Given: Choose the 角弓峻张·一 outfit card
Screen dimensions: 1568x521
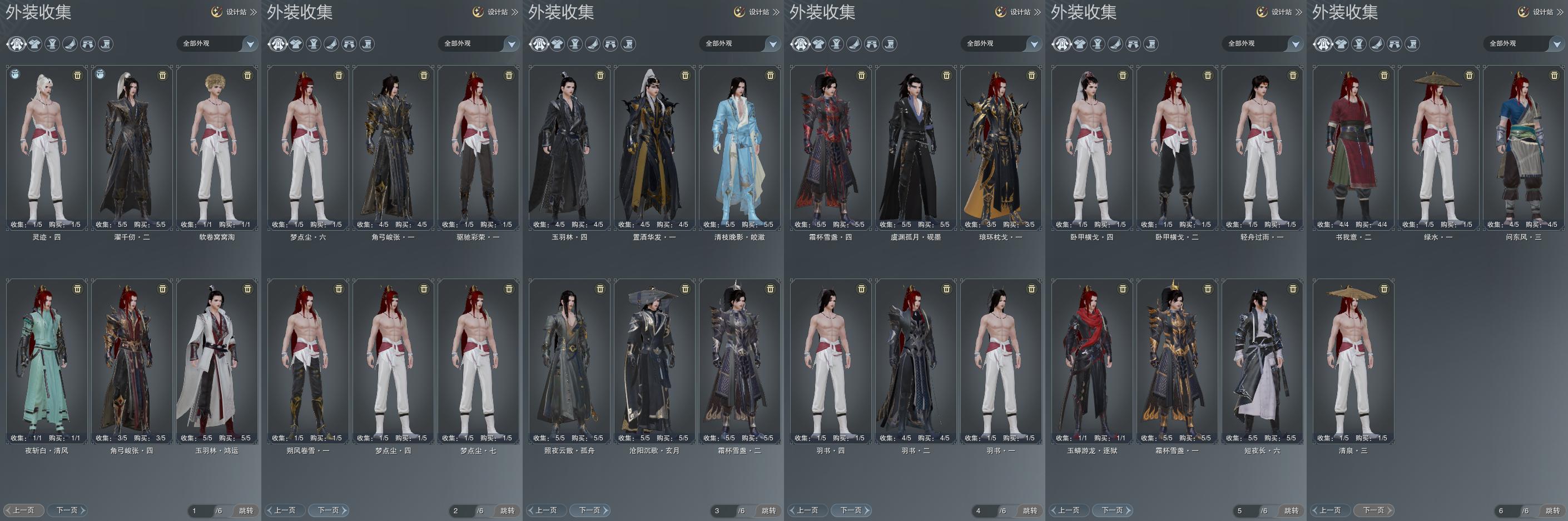Looking at the screenshot, I should coord(393,146).
